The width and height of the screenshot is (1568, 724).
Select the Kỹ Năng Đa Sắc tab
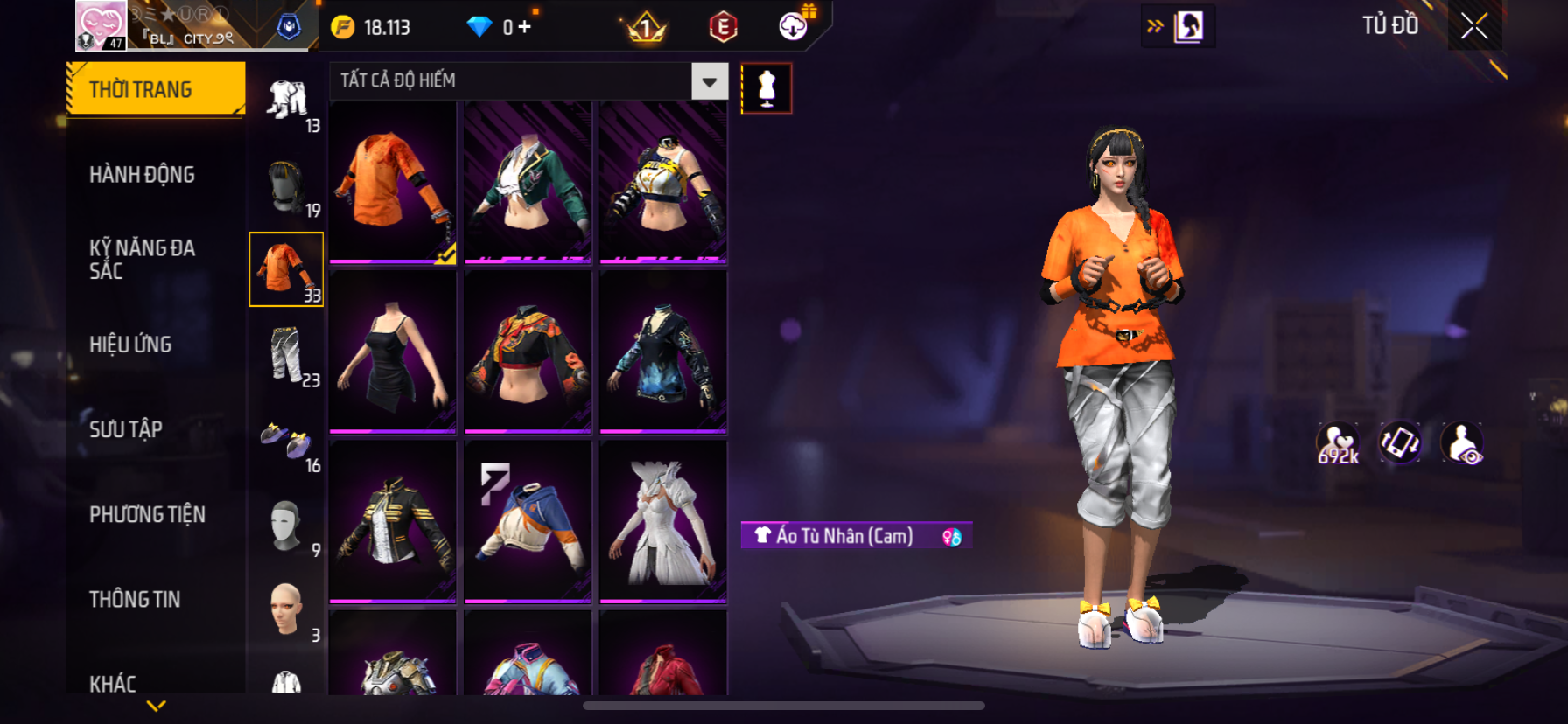pyautogui.click(x=142, y=260)
